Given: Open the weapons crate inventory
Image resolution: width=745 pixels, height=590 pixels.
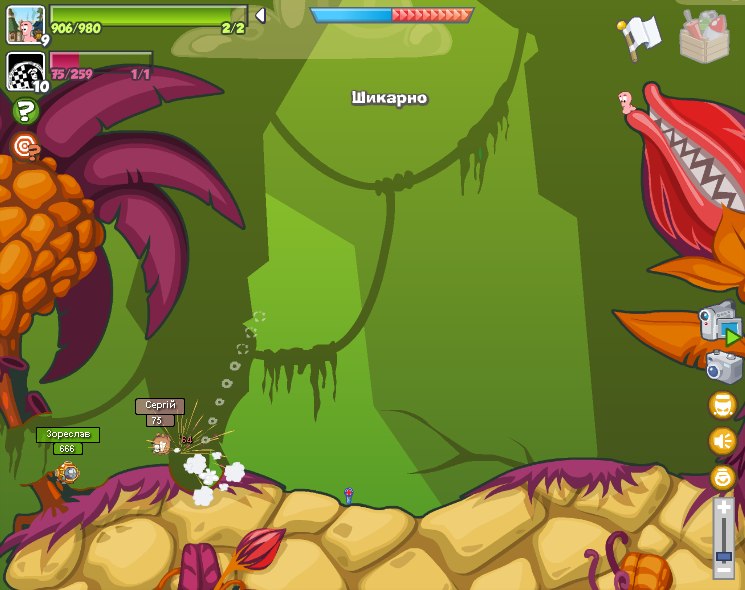Looking at the screenshot, I should (x=704, y=37).
